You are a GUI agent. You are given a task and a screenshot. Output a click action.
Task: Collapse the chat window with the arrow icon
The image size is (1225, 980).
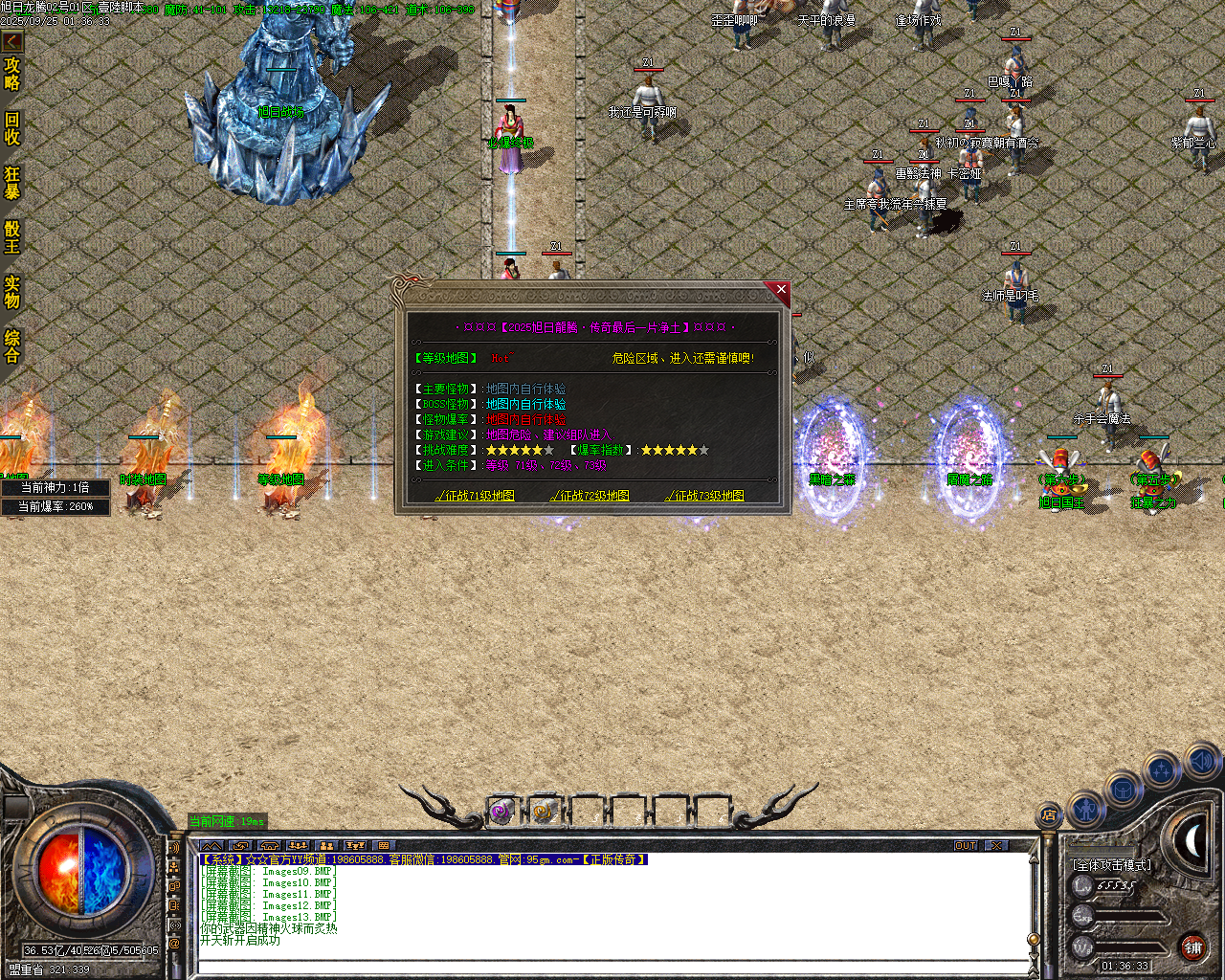(212, 846)
